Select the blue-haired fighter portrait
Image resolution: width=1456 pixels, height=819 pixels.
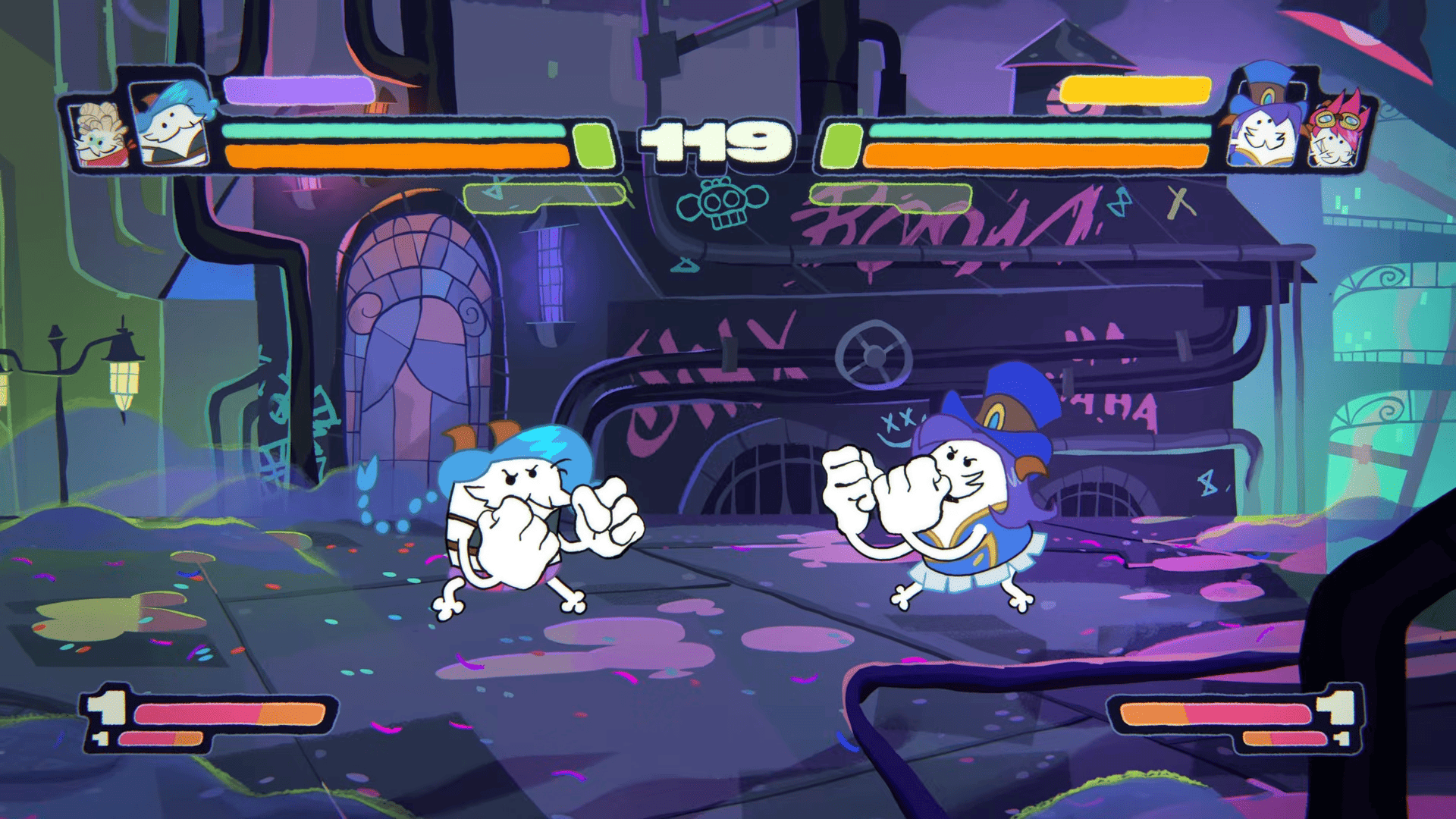(171, 125)
